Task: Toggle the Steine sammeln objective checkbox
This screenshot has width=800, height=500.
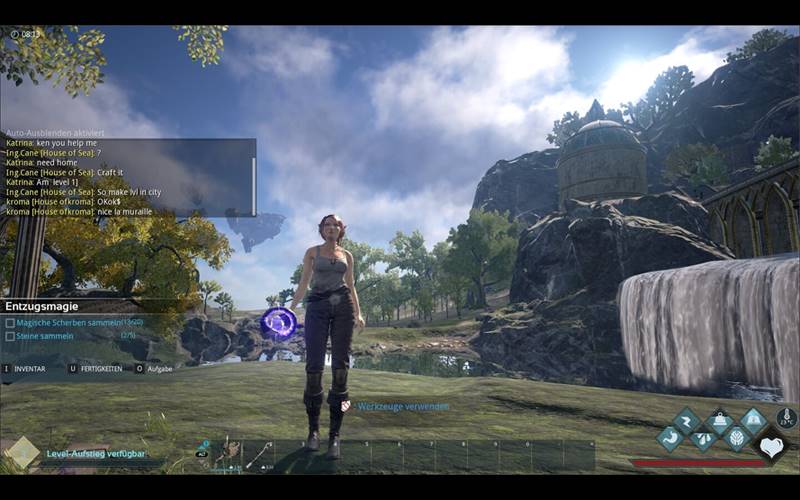Action: pos(10,336)
